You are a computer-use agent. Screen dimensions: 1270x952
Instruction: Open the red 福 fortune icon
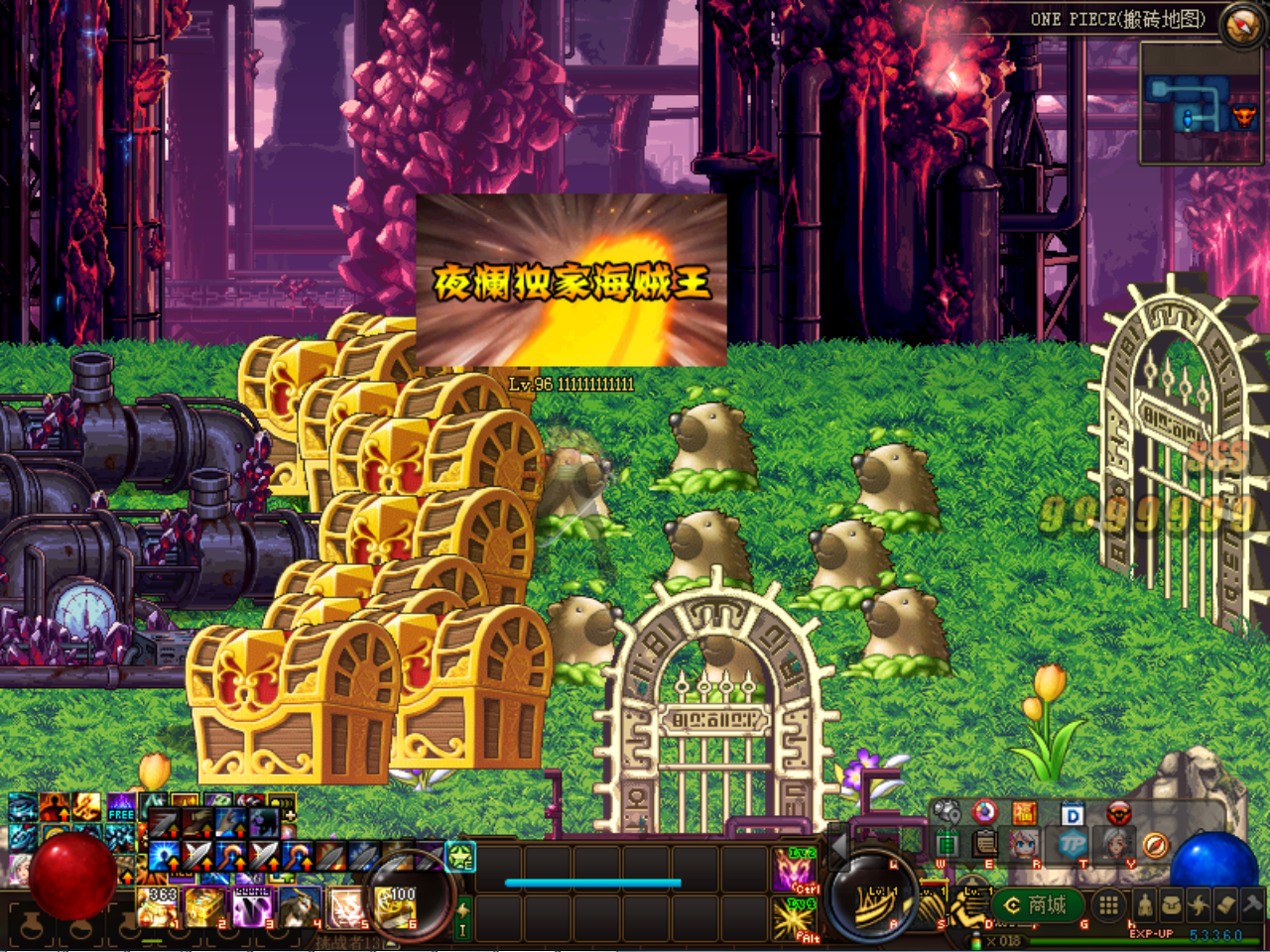pos(1025,814)
